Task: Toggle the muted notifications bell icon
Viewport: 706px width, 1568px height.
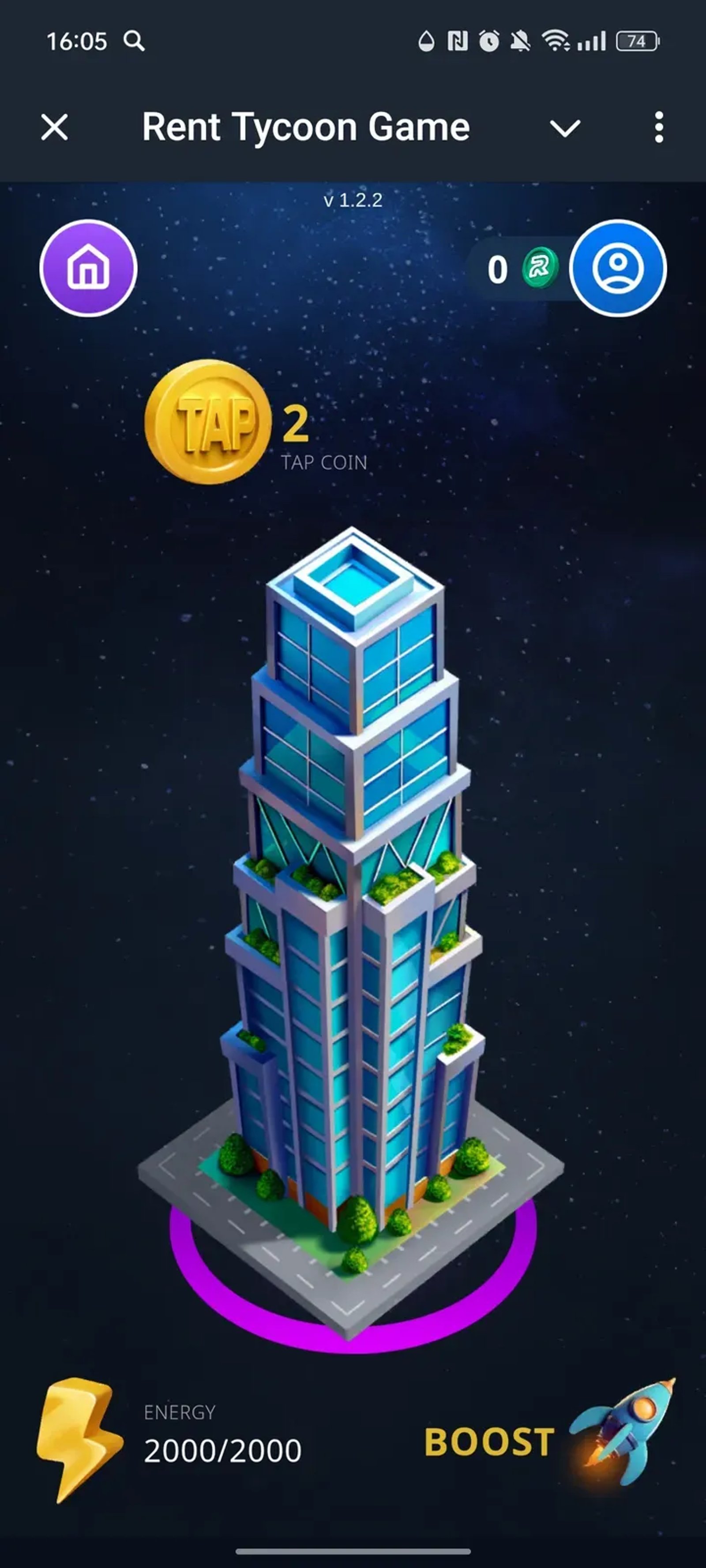Action: tap(521, 40)
